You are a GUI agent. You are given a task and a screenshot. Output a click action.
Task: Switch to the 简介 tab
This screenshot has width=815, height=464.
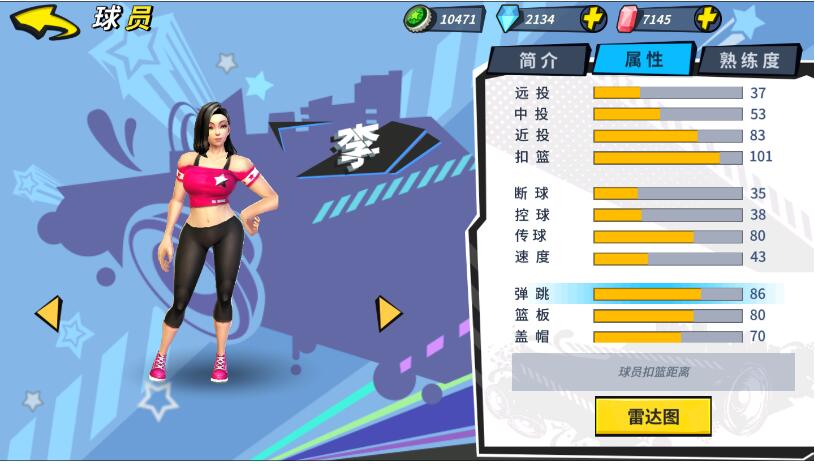coord(538,60)
